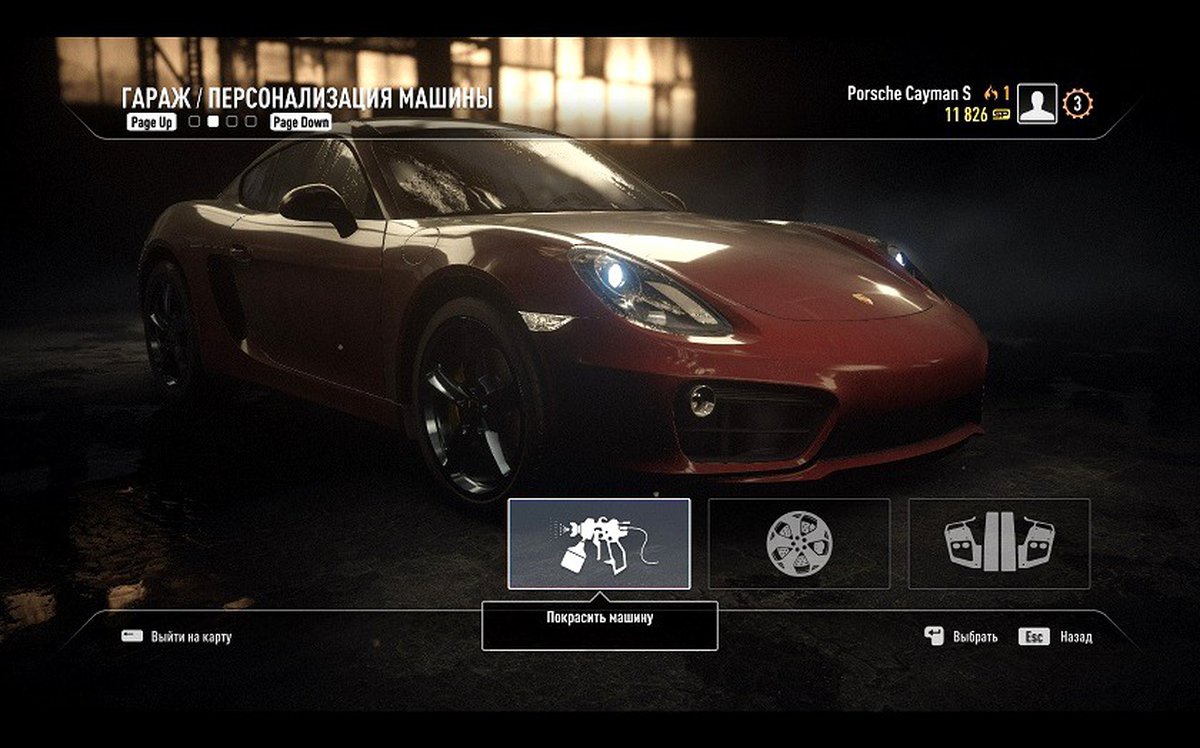Choose the car body panels tile

tap(998, 543)
